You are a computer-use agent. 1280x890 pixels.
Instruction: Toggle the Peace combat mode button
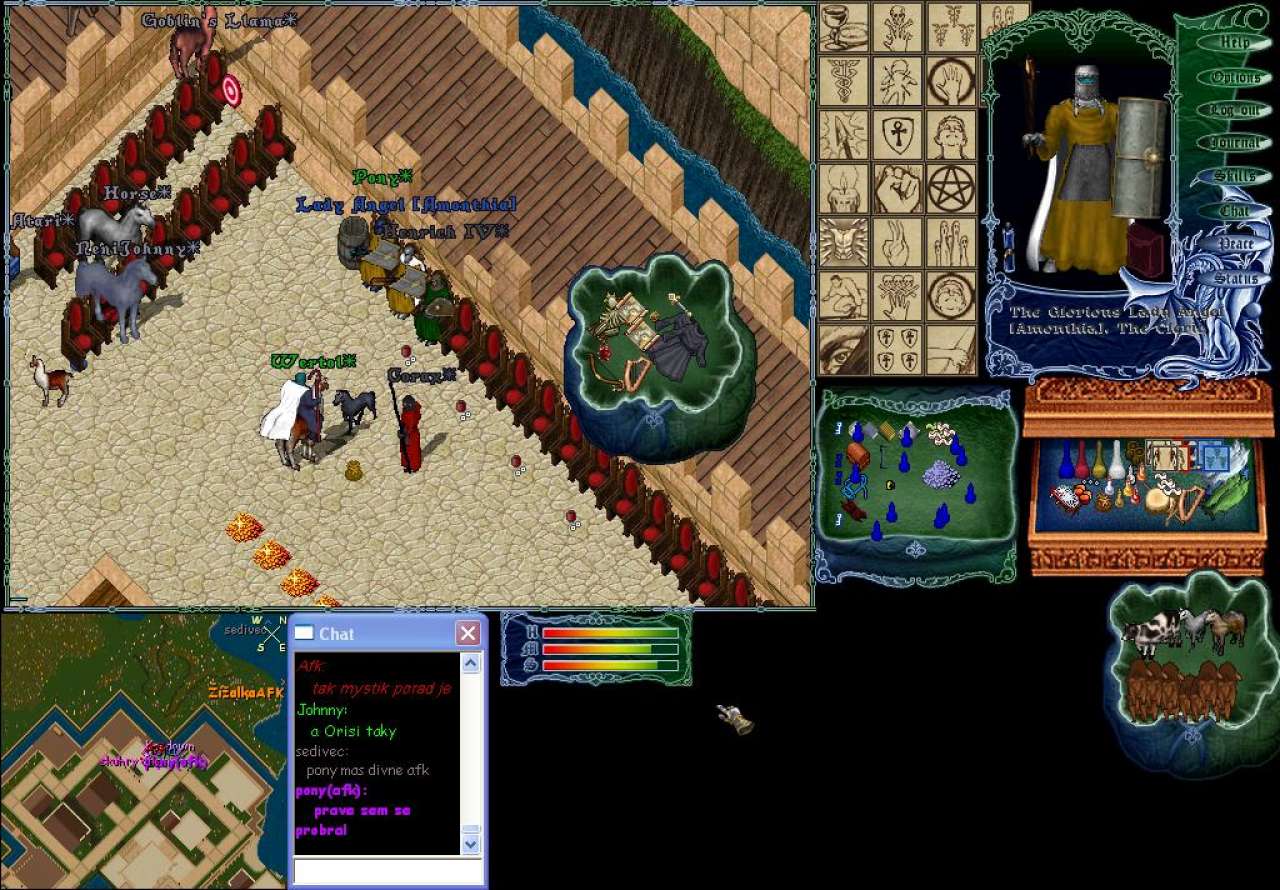click(x=1236, y=245)
